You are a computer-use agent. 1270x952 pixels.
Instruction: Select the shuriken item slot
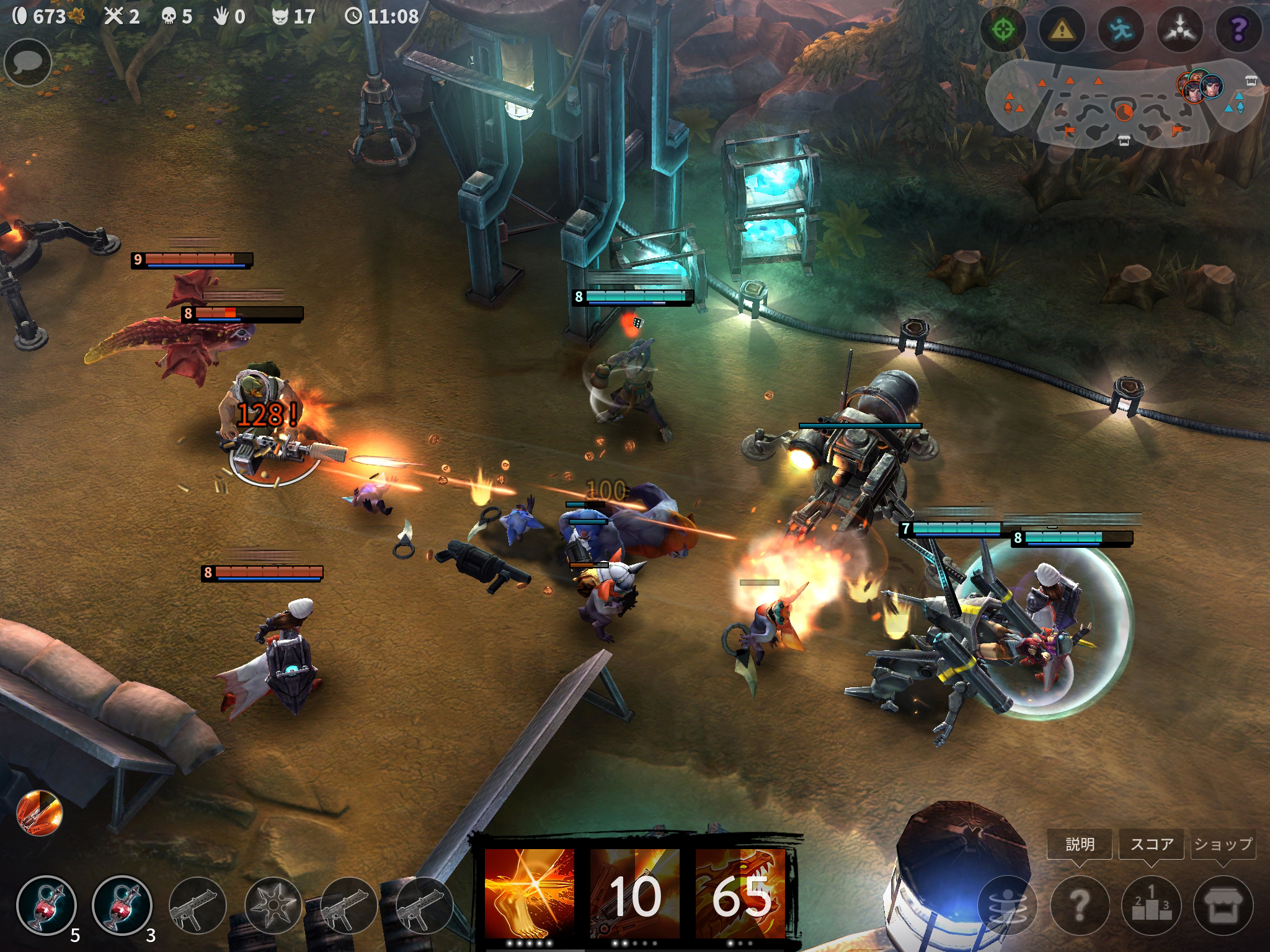[x=273, y=906]
